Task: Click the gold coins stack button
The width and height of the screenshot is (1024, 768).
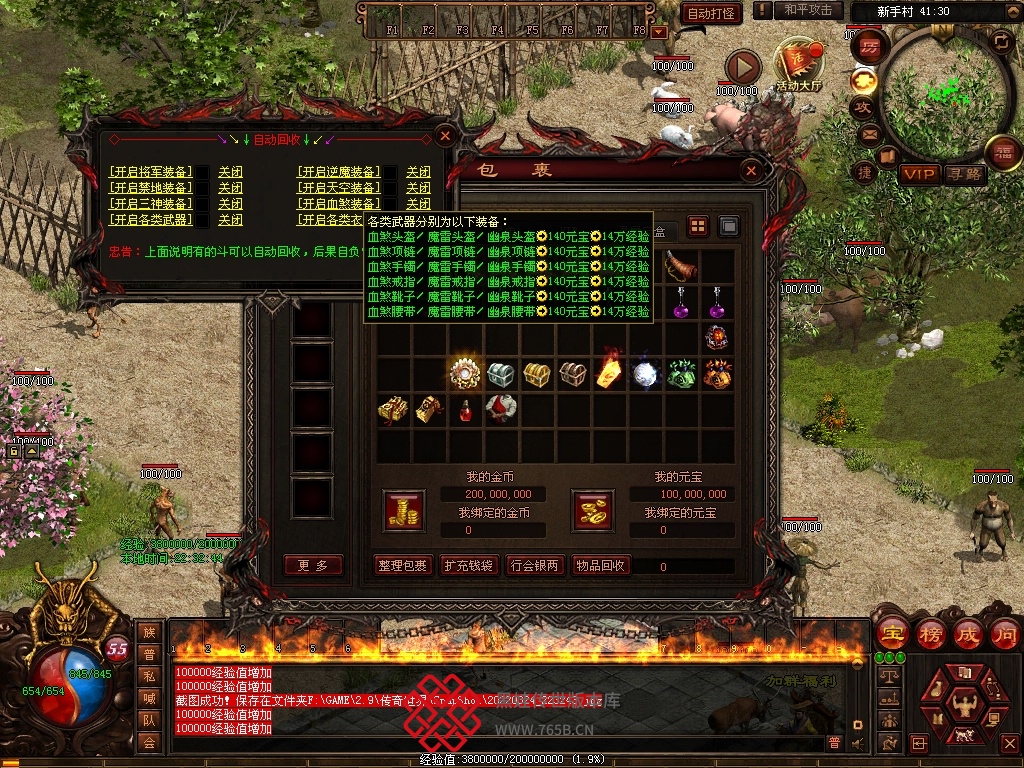Action: pos(404,511)
